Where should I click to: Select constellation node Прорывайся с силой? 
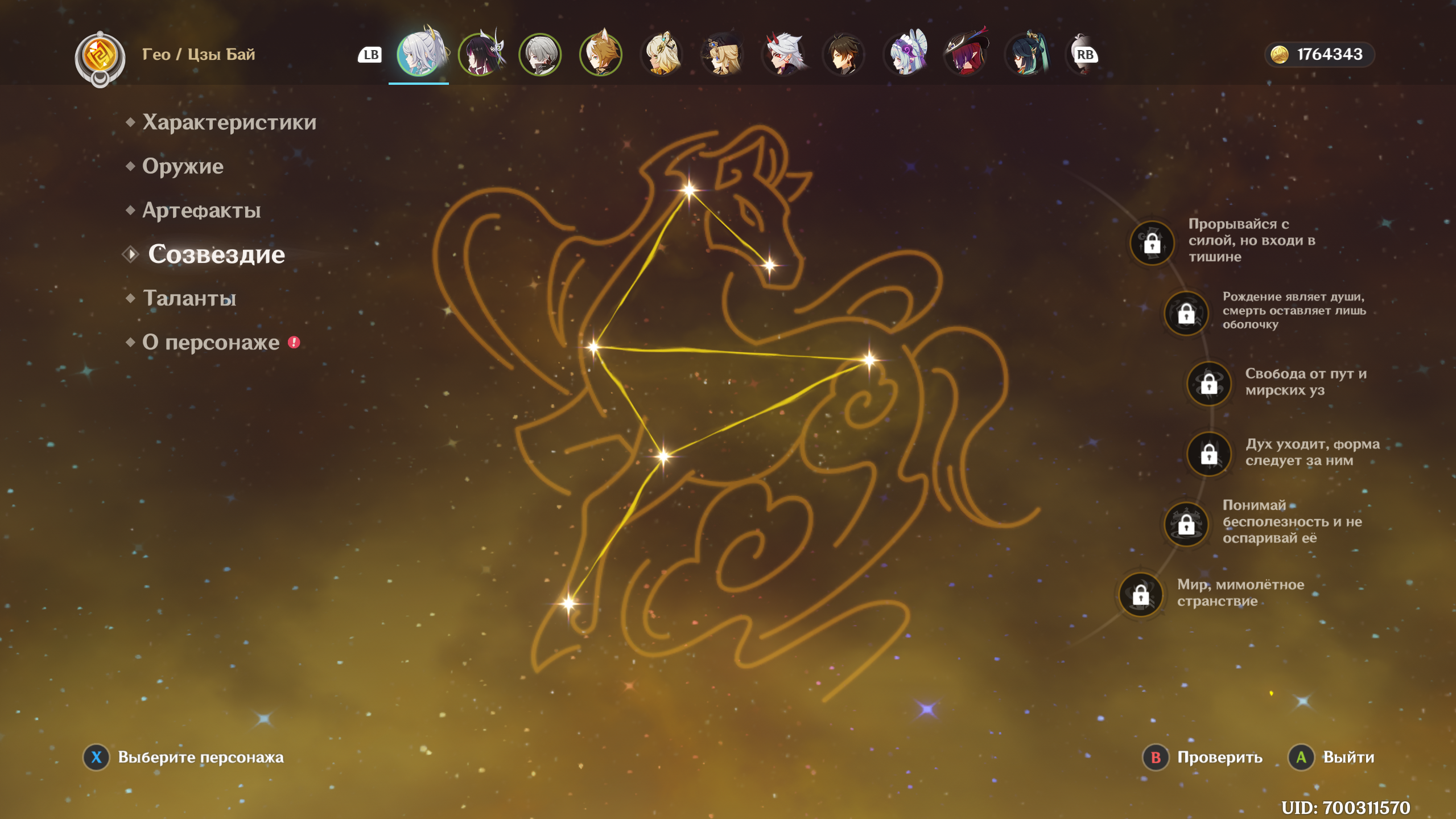[1152, 244]
